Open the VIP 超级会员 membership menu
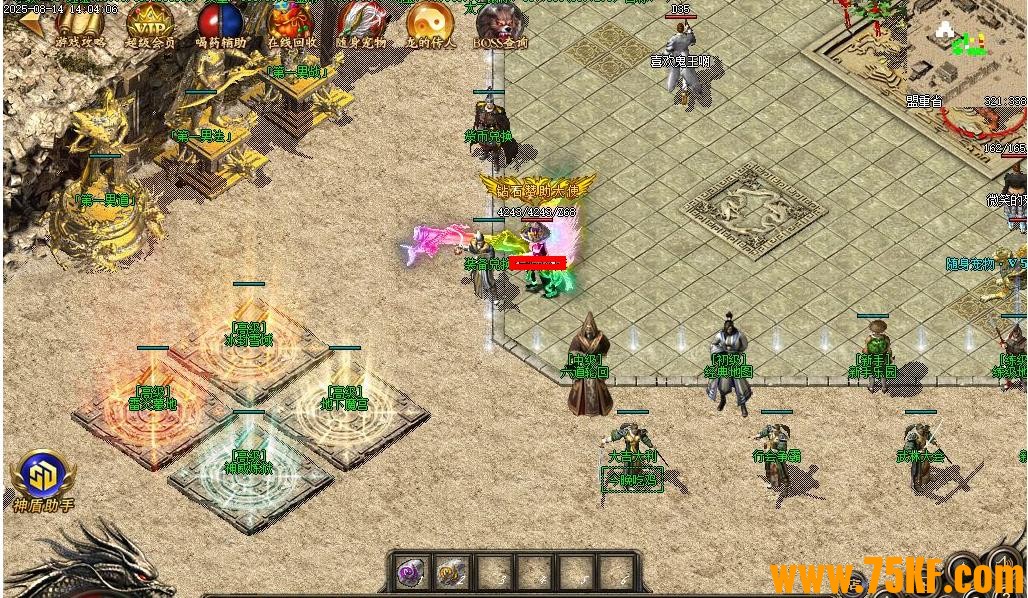Viewport: 1028px width, 598px height. coord(150,22)
